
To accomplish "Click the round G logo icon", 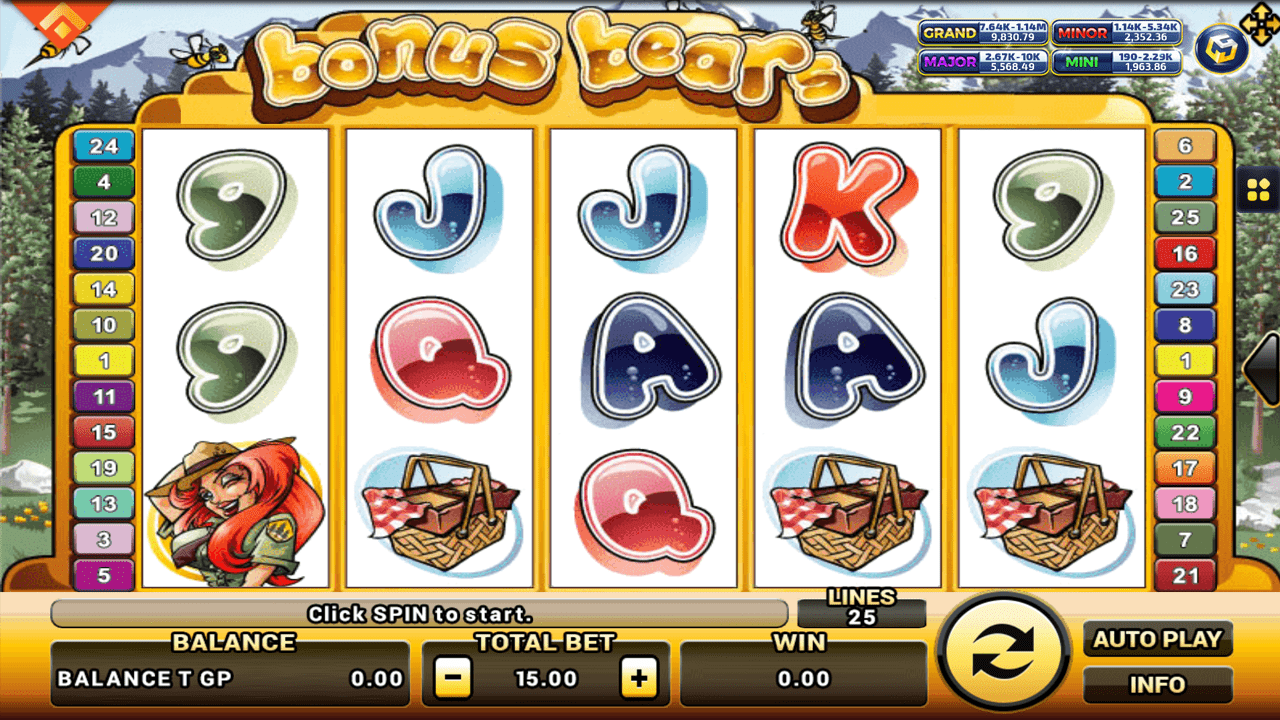I will 1221,50.
